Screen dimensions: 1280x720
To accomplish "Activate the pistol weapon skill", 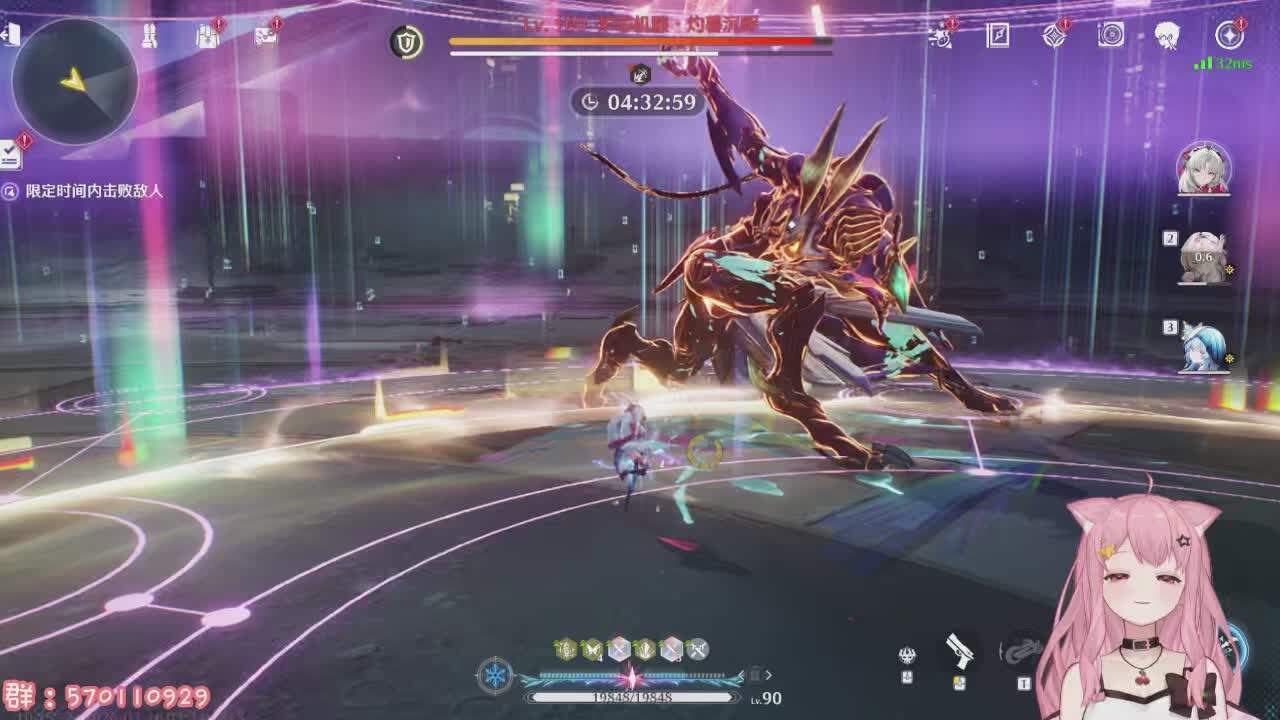I will coord(960,651).
